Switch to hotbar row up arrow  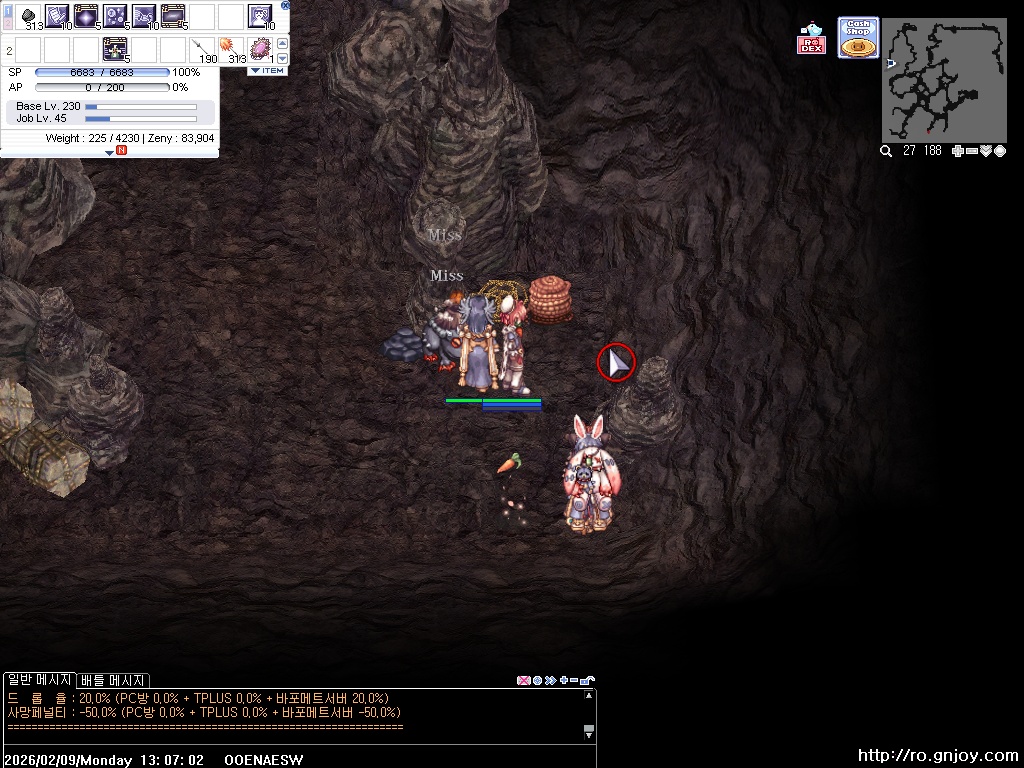point(282,43)
